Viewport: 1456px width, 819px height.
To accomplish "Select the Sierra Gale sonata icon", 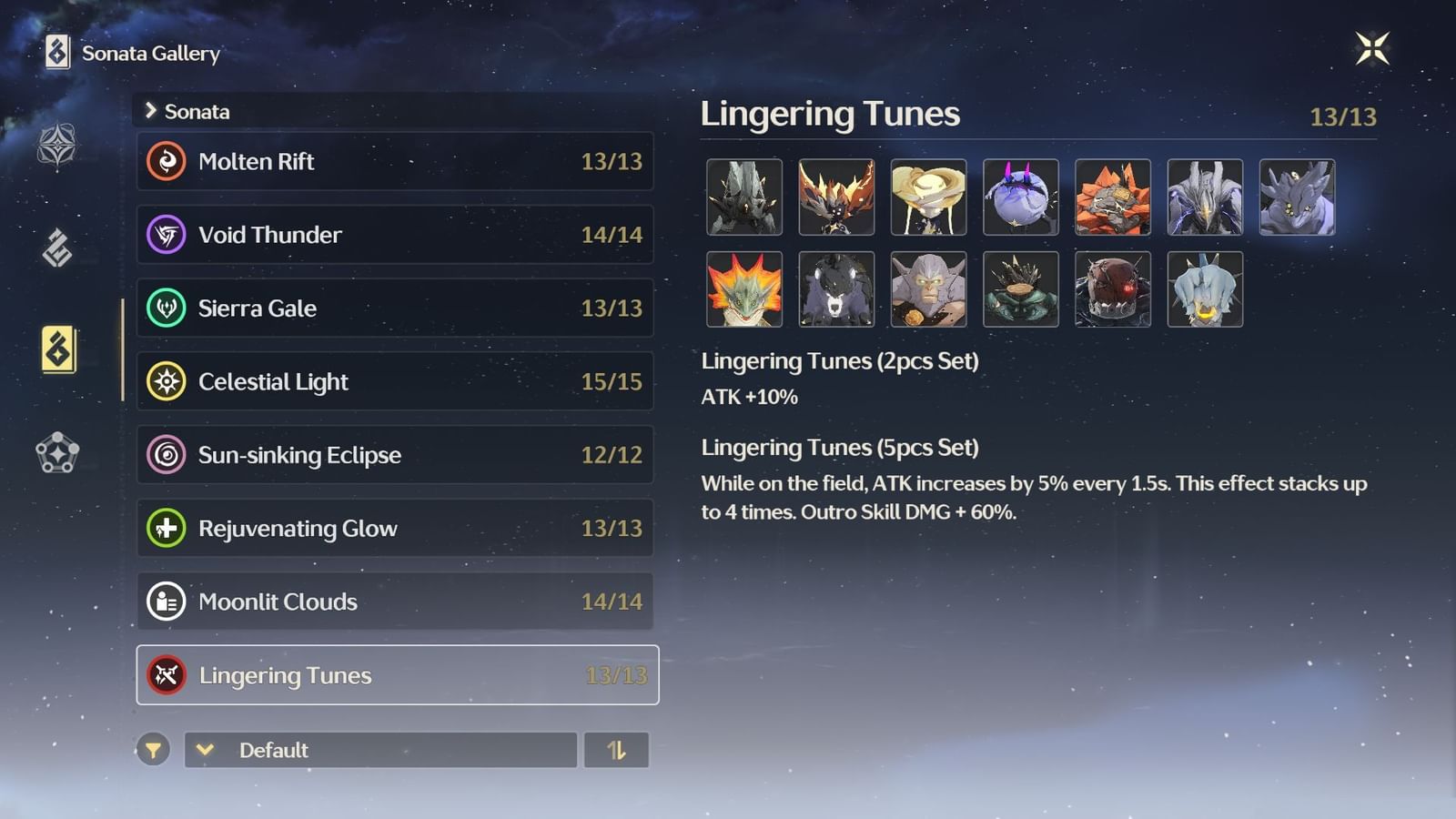I will click(167, 308).
